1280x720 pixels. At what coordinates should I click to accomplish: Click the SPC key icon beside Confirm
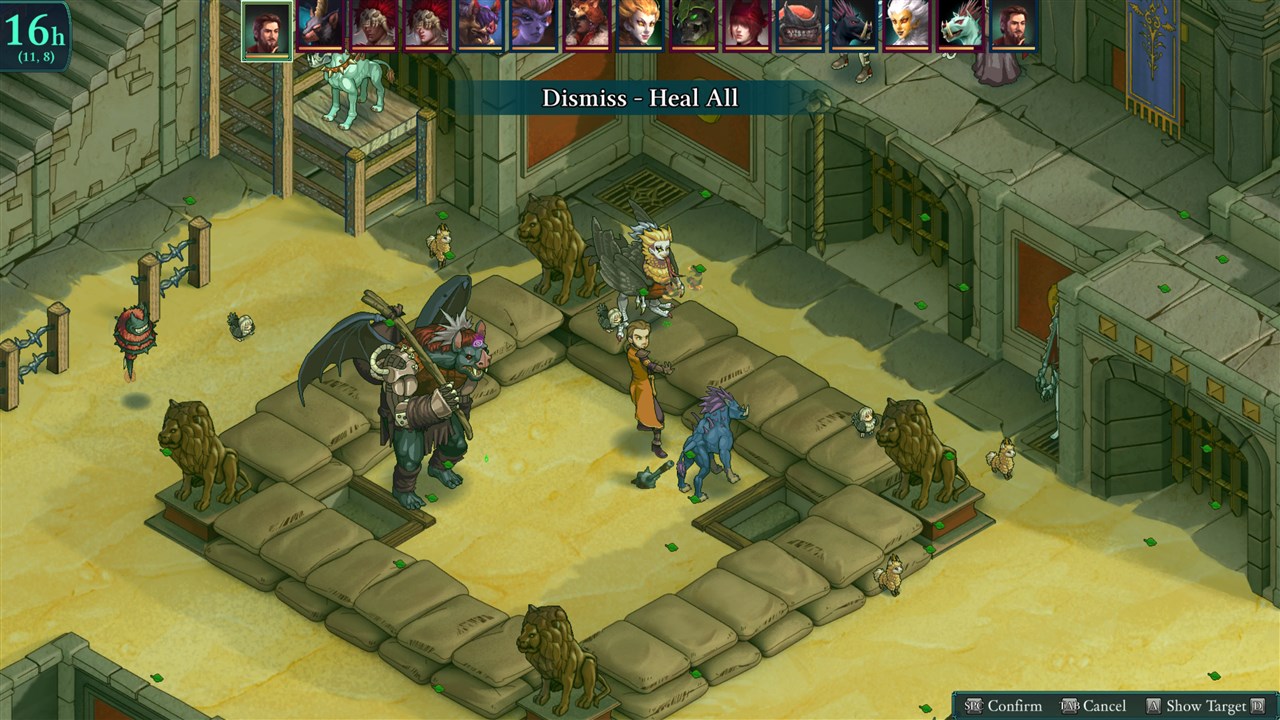[x=973, y=705]
